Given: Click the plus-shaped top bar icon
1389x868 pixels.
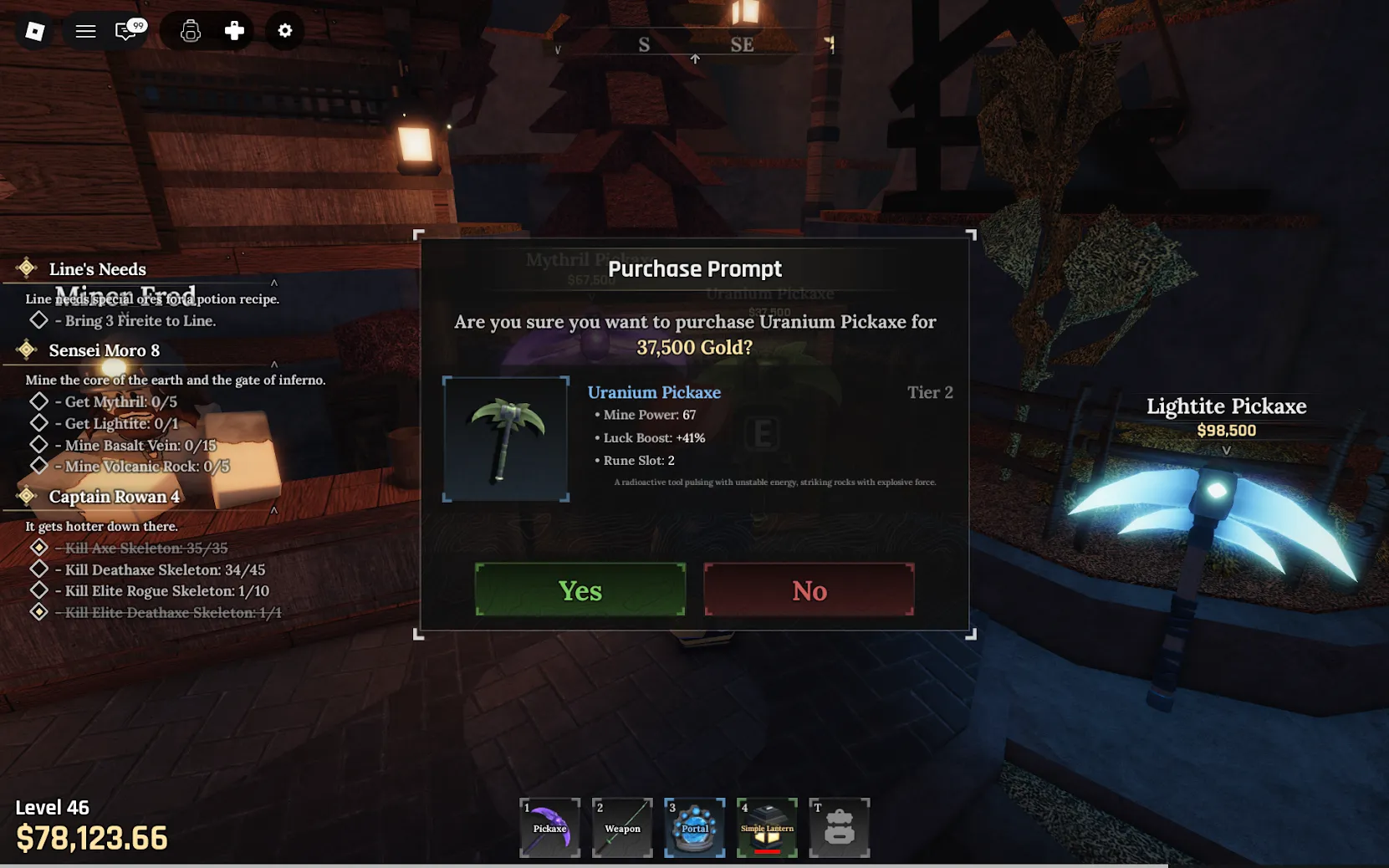Looking at the screenshot, I should coord(234,31).
